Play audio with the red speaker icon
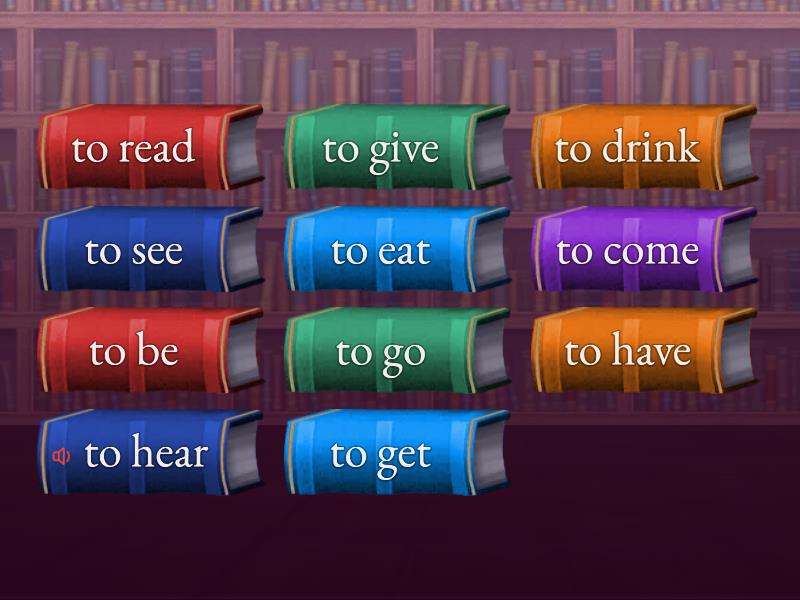Viewport: 800px width, 600px height. (x=62, y=456)
